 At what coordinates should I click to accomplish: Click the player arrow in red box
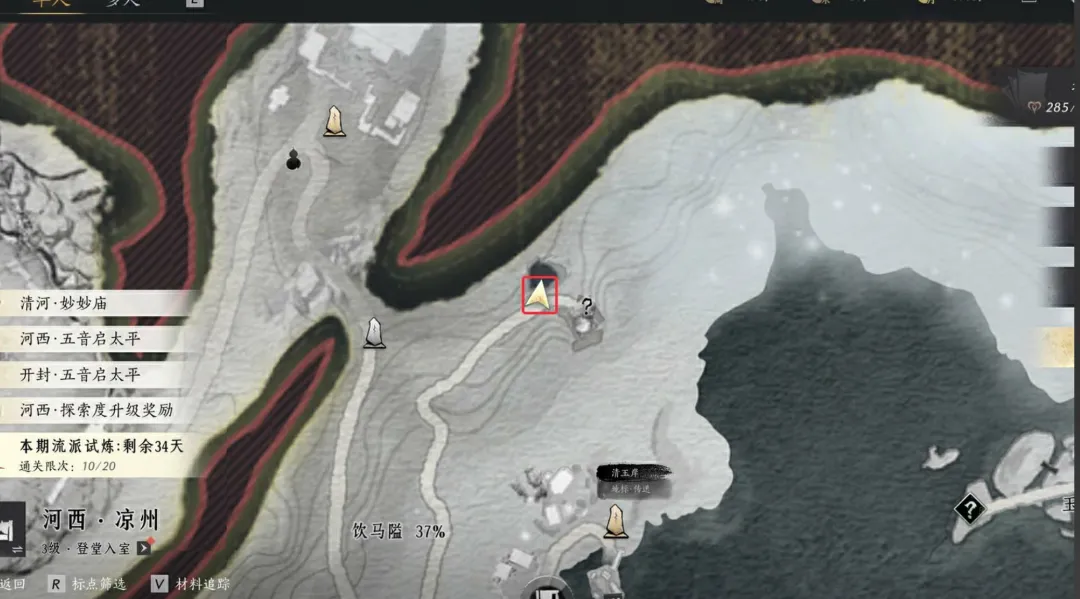(x=540, y=295)
